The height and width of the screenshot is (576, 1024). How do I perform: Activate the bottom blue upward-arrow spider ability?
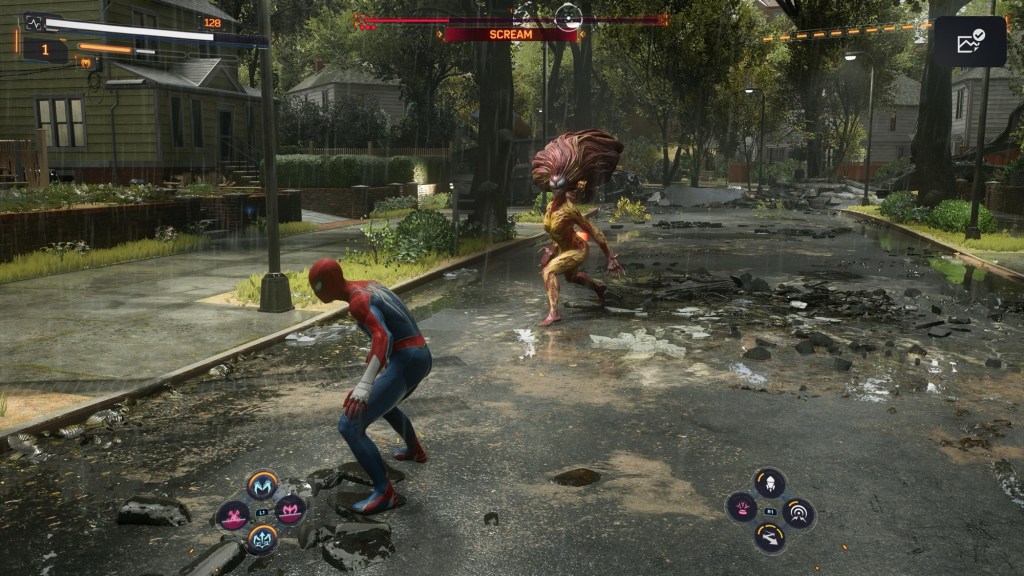tap(262, 540)
